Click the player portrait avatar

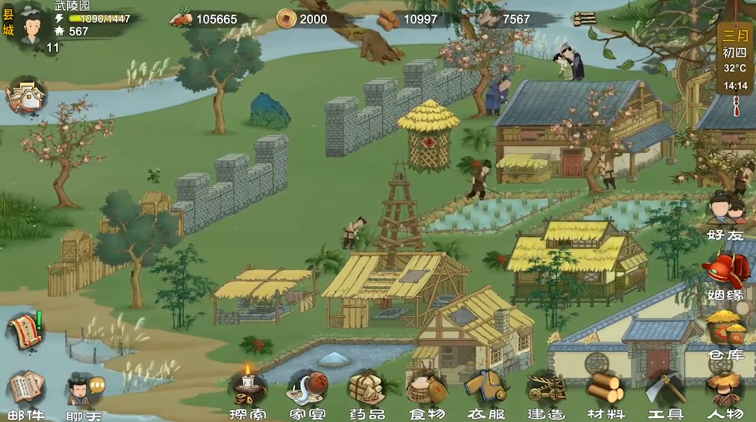click(32, 20)
